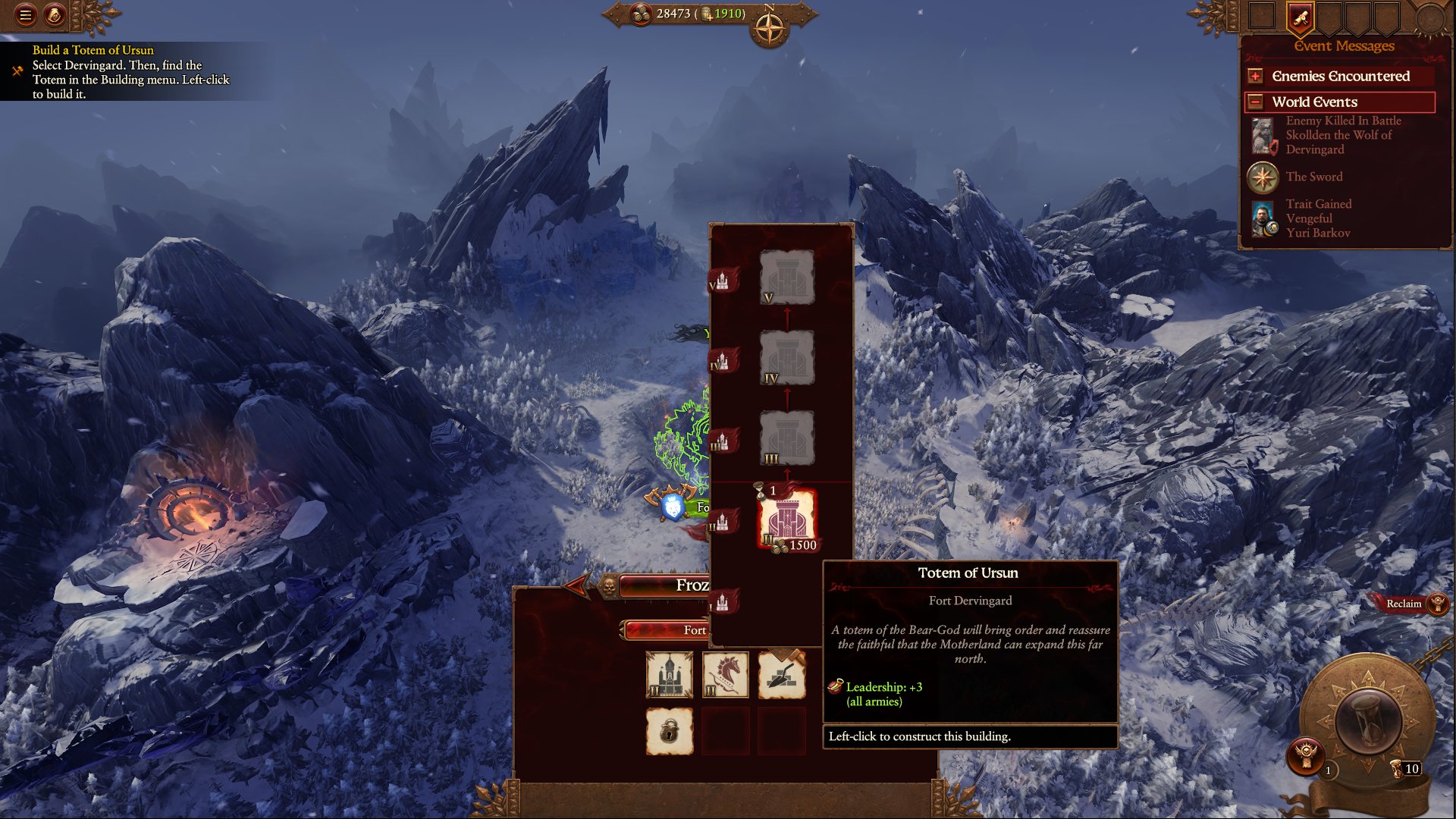Collapse the World Events section
Image resolution: width=1456 pixels, height=819 pixels.
(1256, 102)
